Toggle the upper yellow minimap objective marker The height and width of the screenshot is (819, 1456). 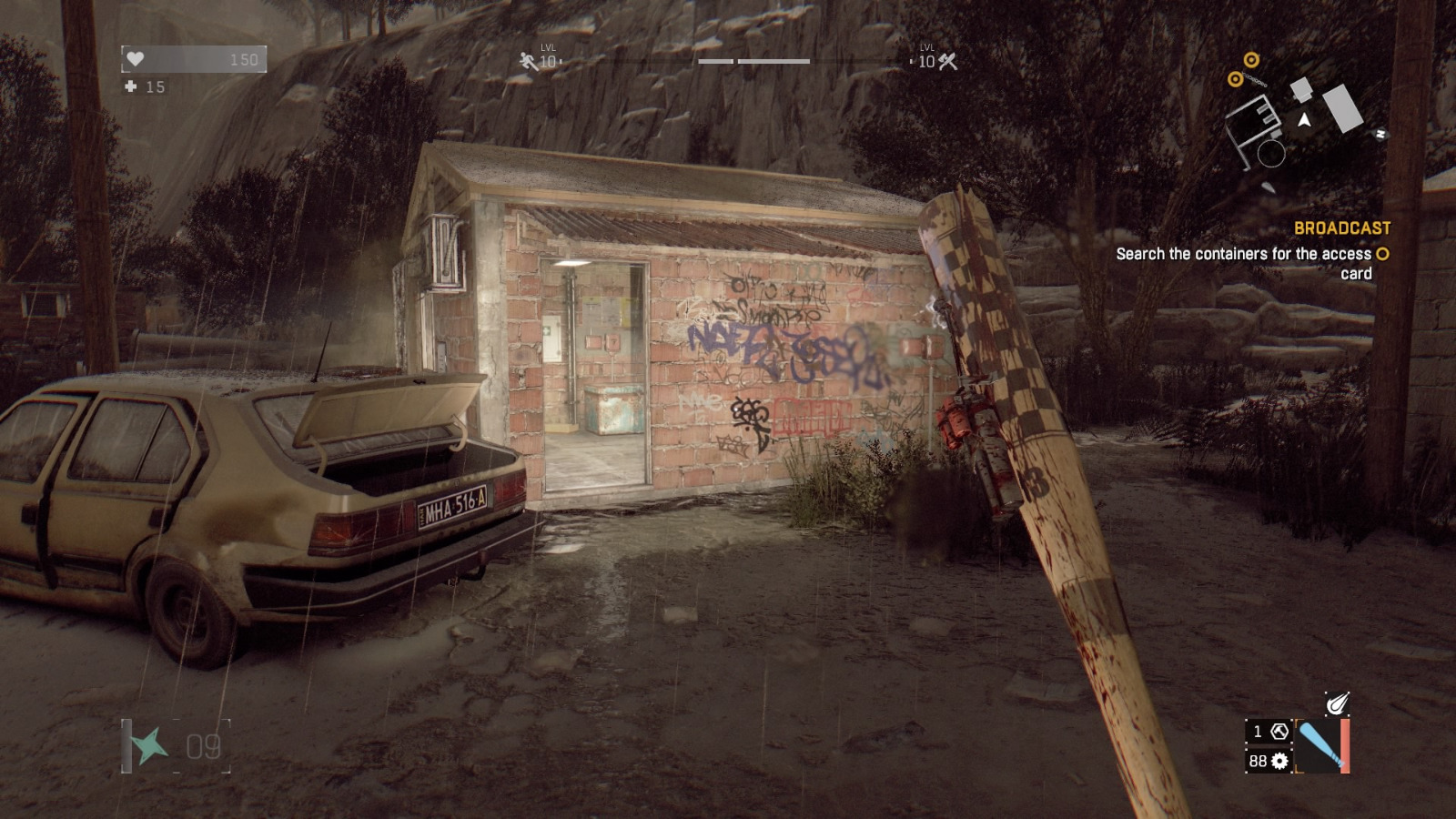tap(1251, 61)
